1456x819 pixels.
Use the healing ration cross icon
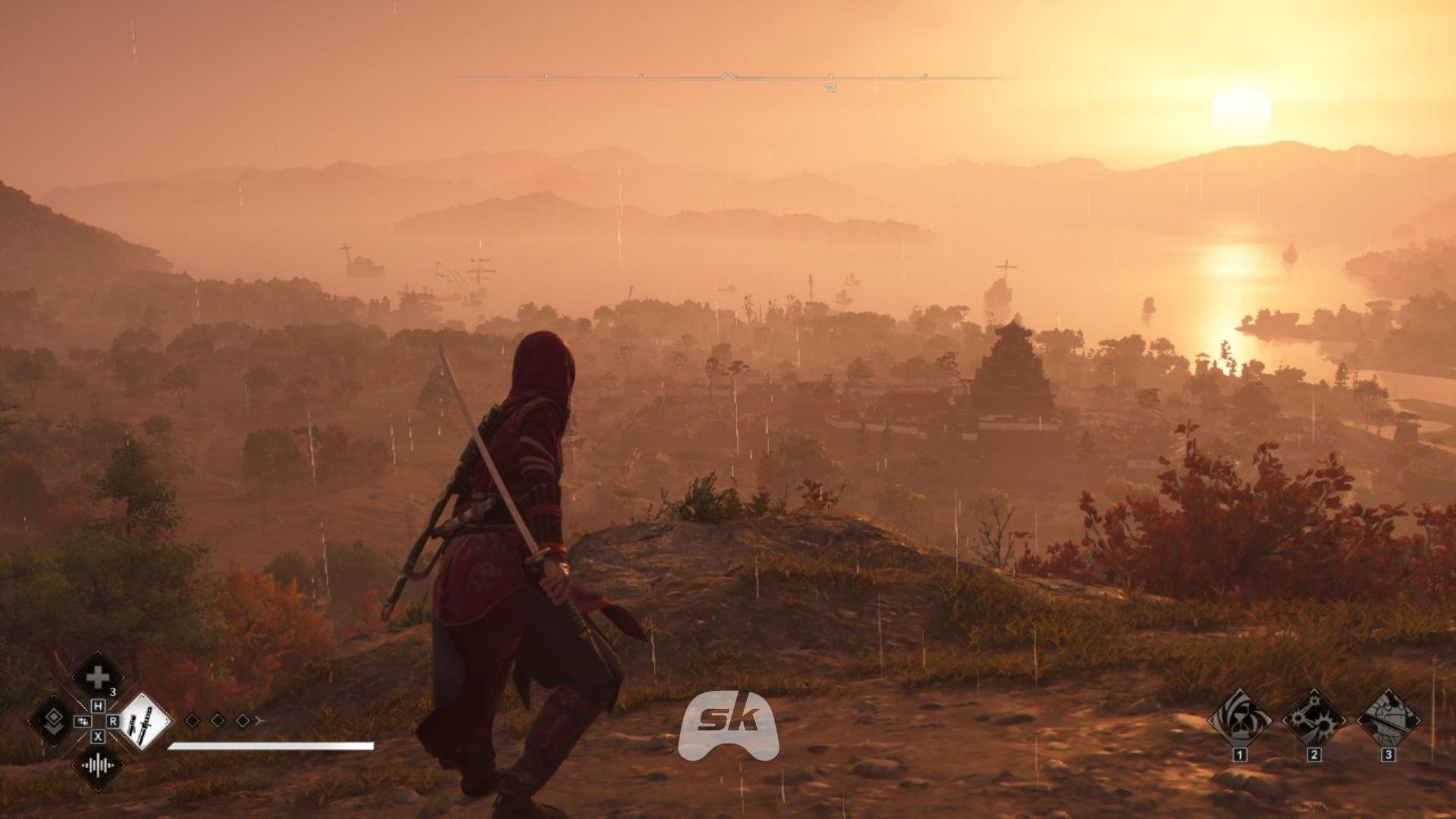[97, 678]
